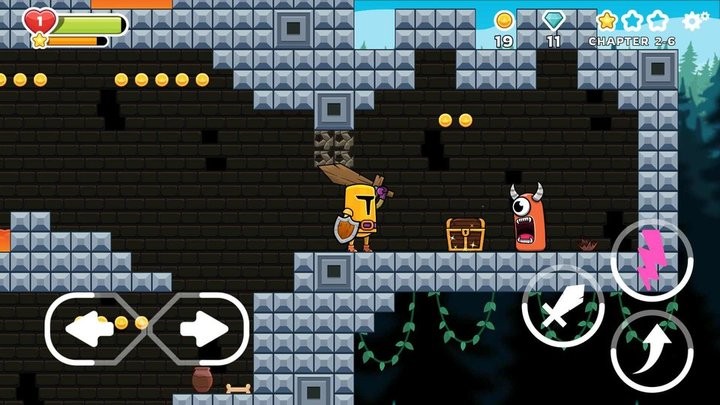Open settings with the gear icon
This screenshot has height=405, width=720.
[695, 21]
